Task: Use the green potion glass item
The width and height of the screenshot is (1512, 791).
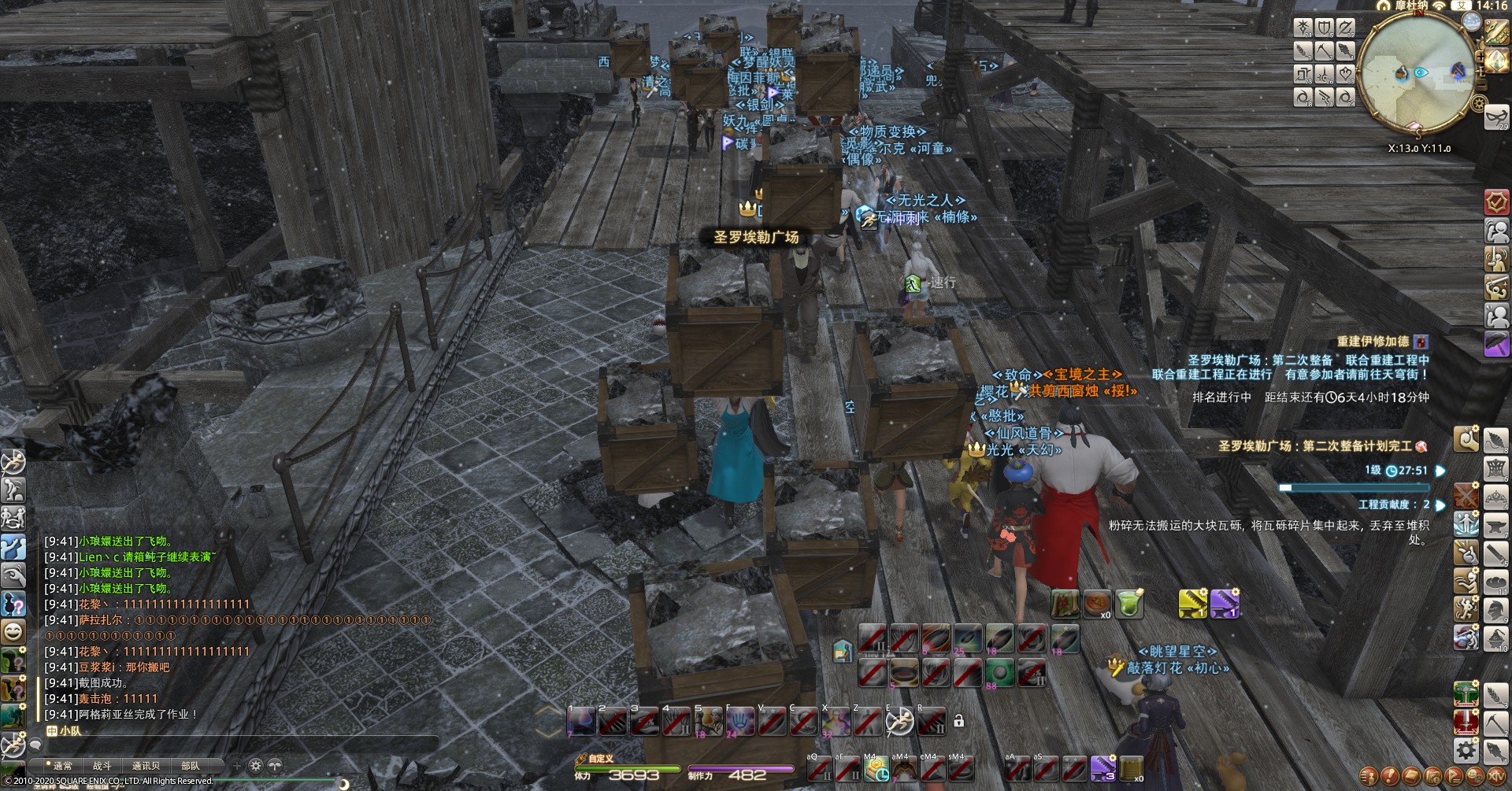Action: 1128,604
